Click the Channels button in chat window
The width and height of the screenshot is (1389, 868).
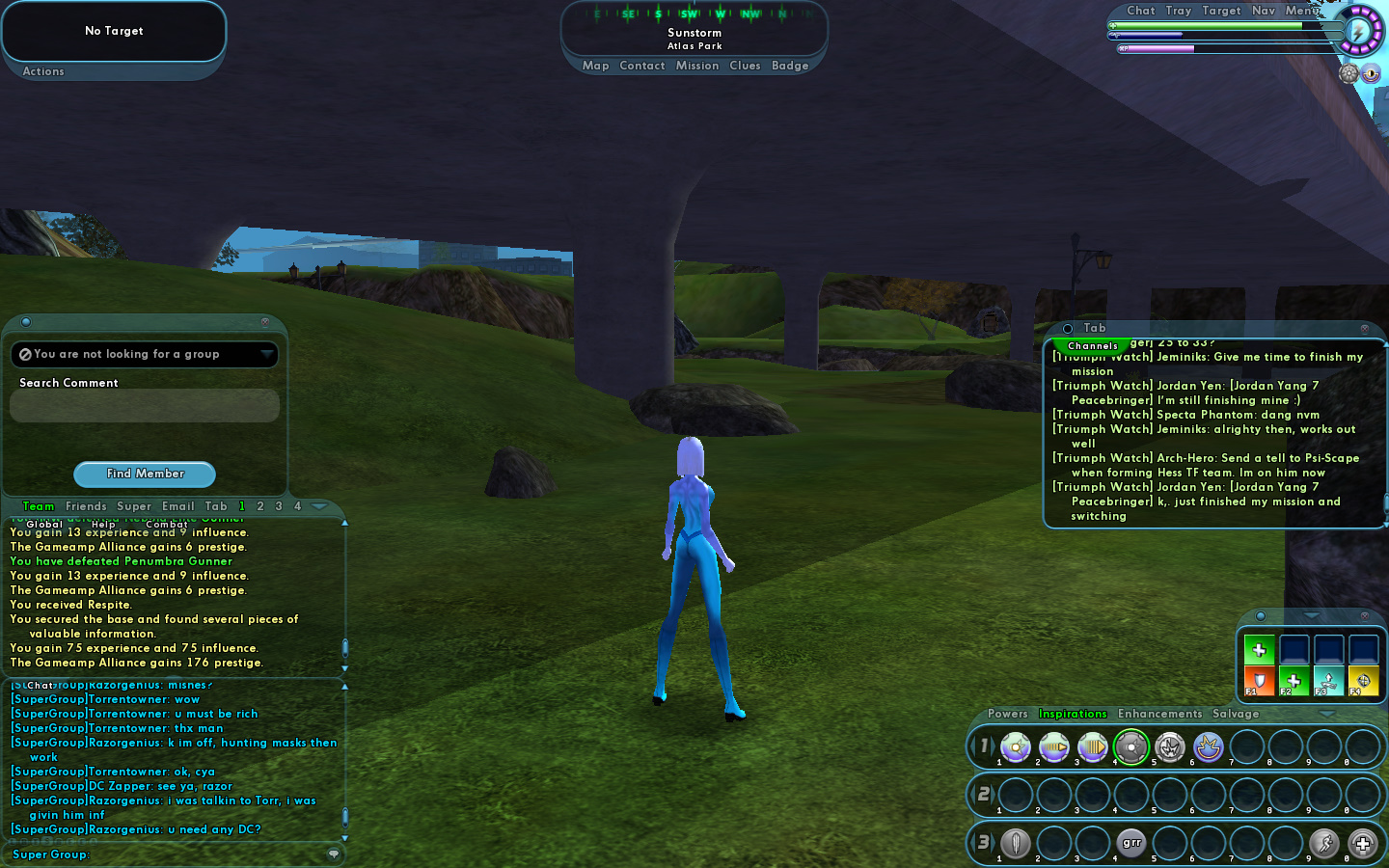[x=1092, y=345]
